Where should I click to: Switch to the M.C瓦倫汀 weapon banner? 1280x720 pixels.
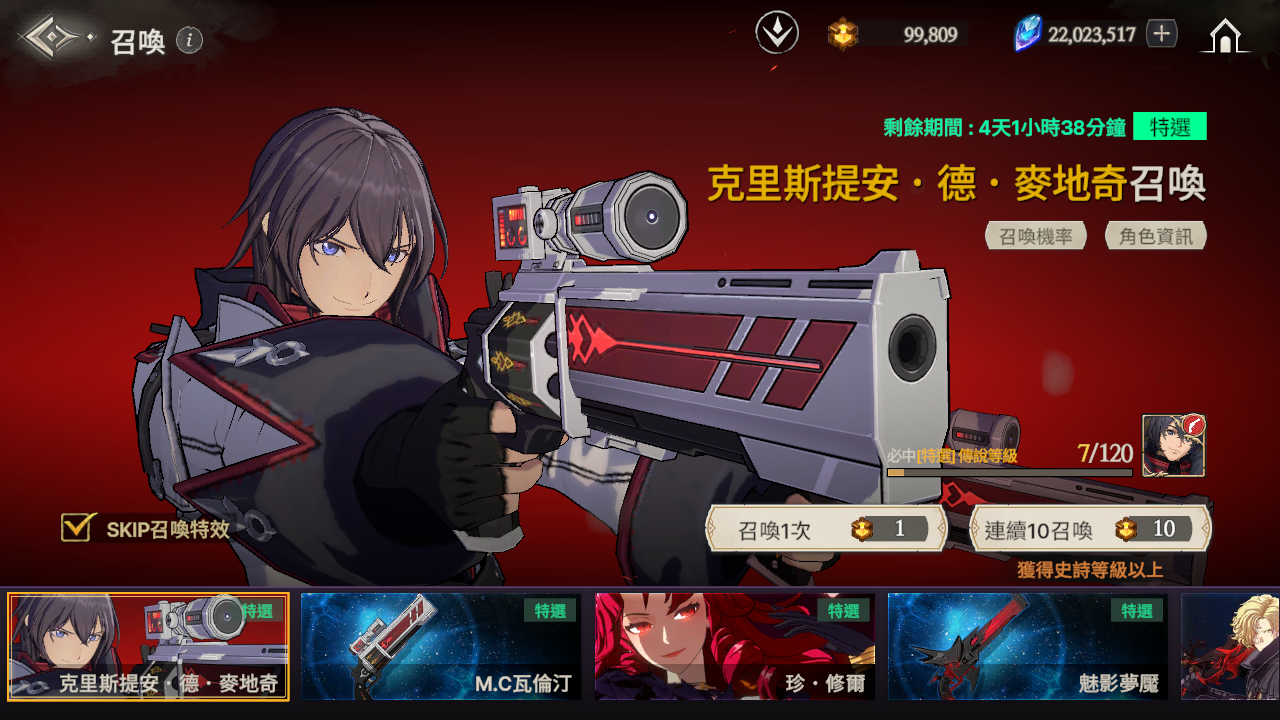[x=441, y=646]
